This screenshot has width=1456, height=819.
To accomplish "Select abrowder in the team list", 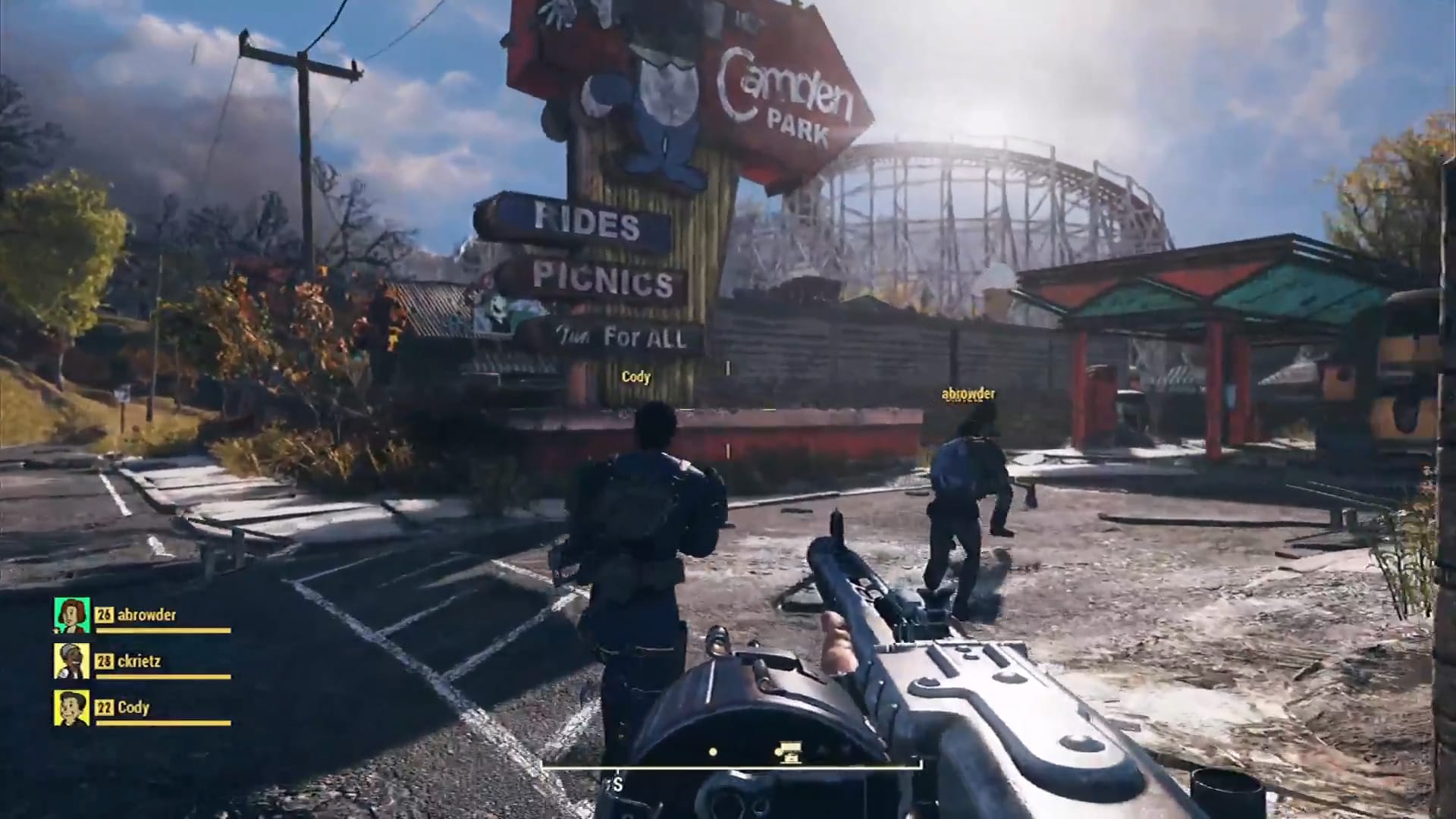I will click(146, 615).
